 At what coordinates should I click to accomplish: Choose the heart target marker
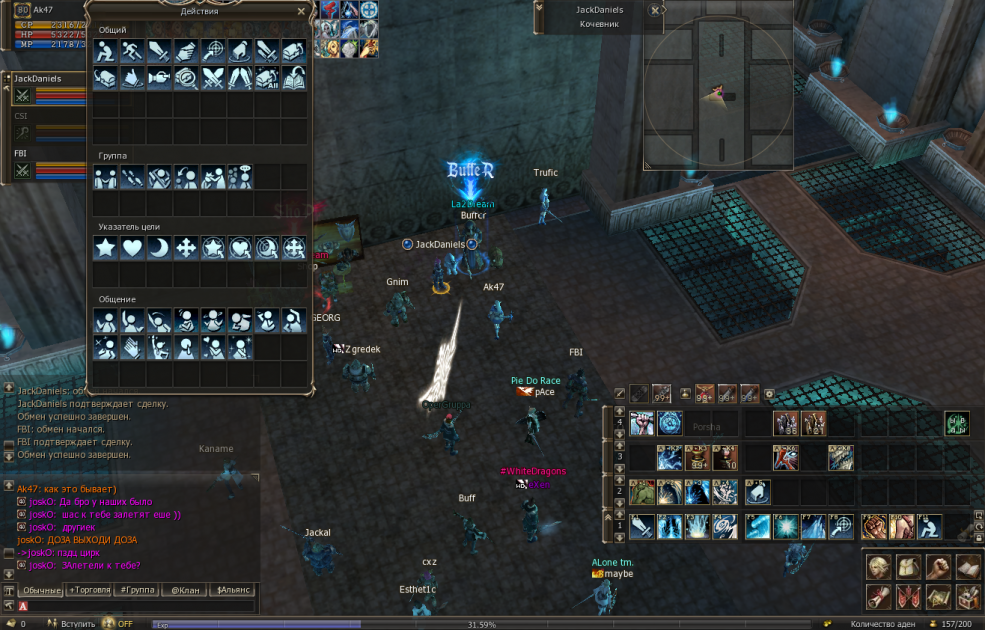coord(133,247)
